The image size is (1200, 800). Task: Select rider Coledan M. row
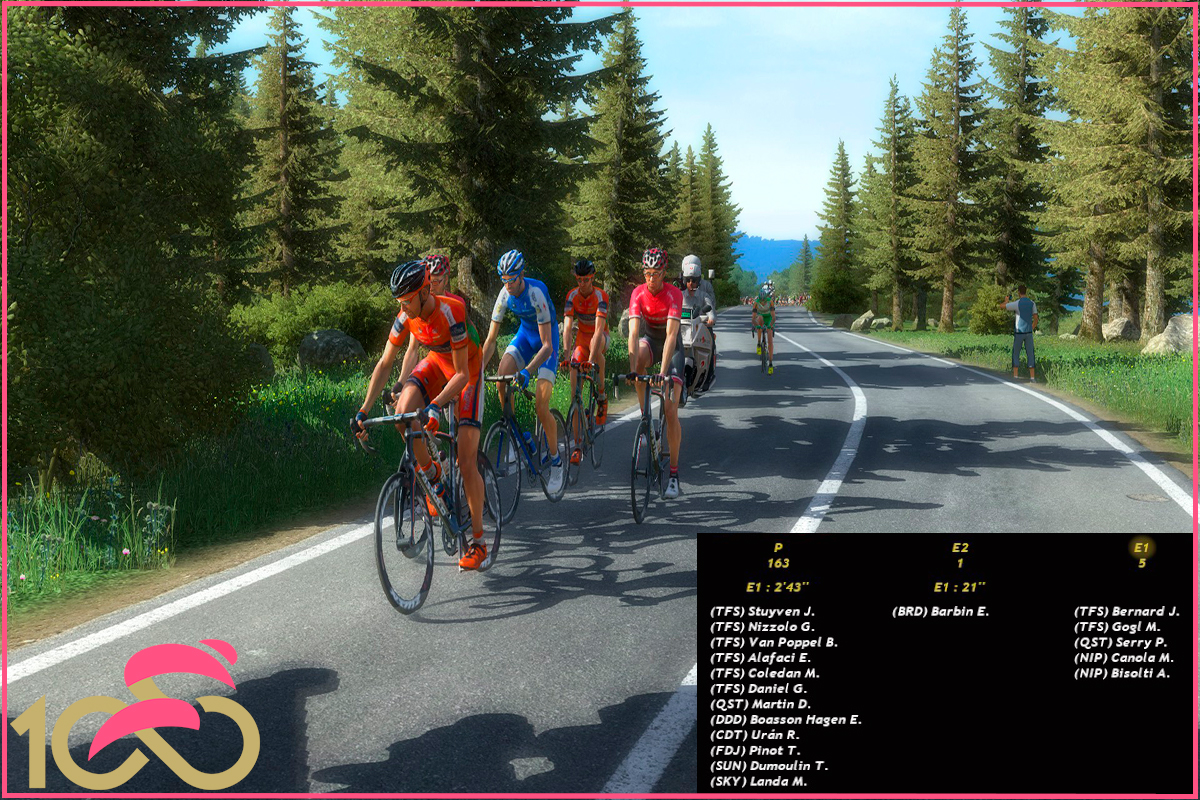765,673
